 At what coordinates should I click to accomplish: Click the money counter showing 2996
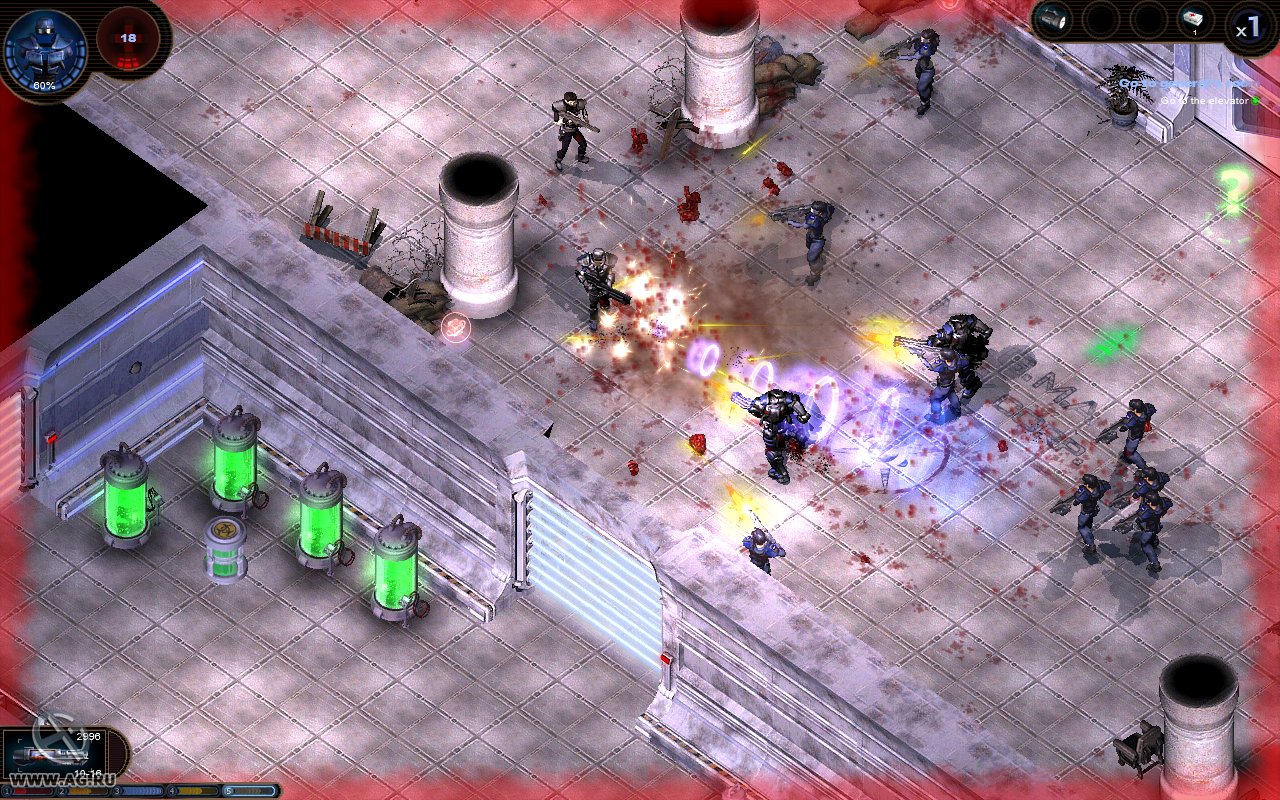(x=88, y=734)
